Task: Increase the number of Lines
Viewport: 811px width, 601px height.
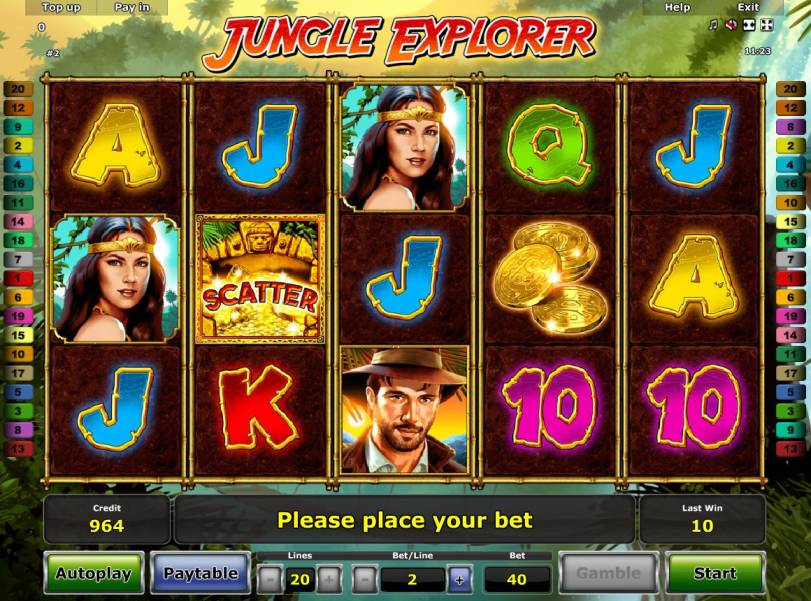Action: pos(330,579)
